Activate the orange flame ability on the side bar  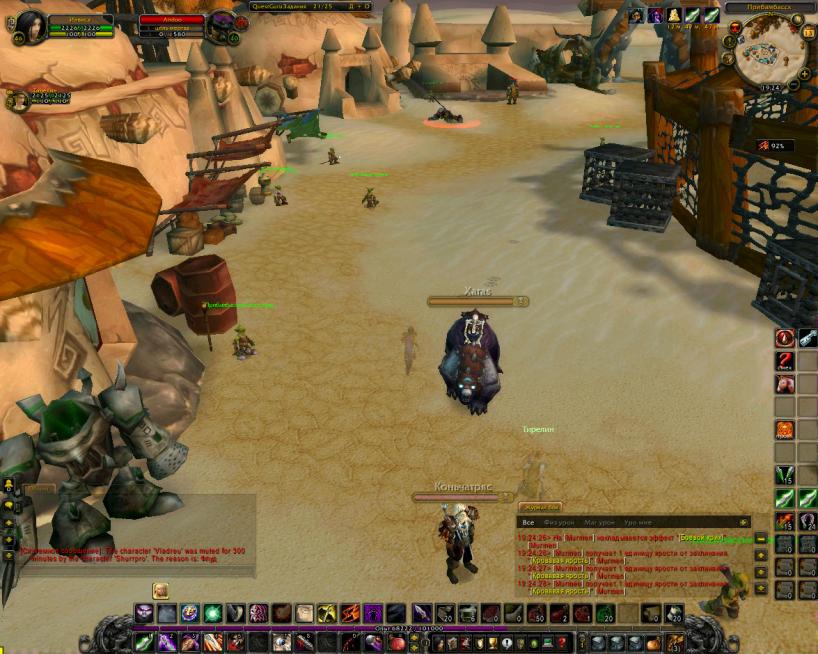pos(785,430)
